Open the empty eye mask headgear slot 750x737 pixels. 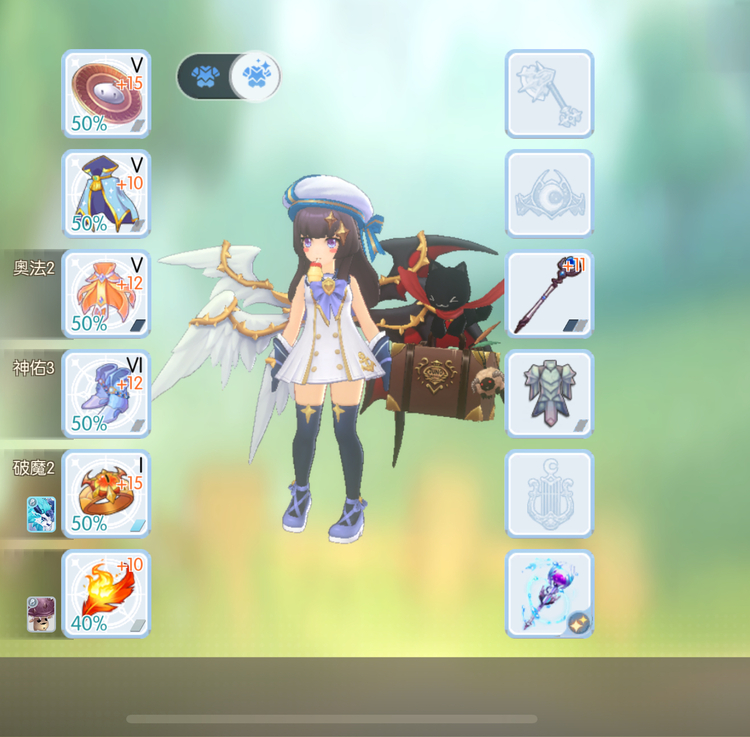[549, 194]
